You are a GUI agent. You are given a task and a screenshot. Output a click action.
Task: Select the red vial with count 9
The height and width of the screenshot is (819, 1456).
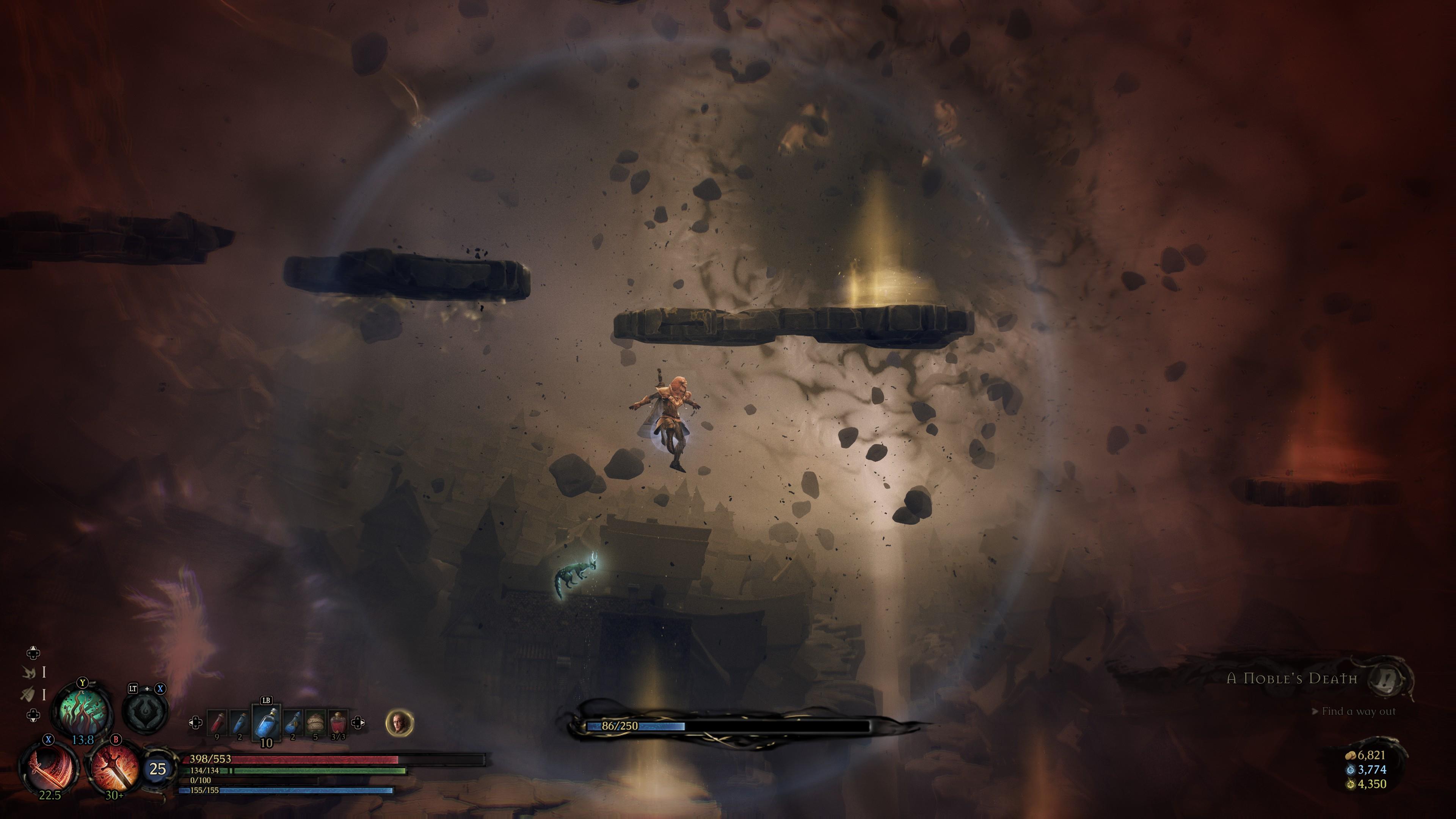218,723
